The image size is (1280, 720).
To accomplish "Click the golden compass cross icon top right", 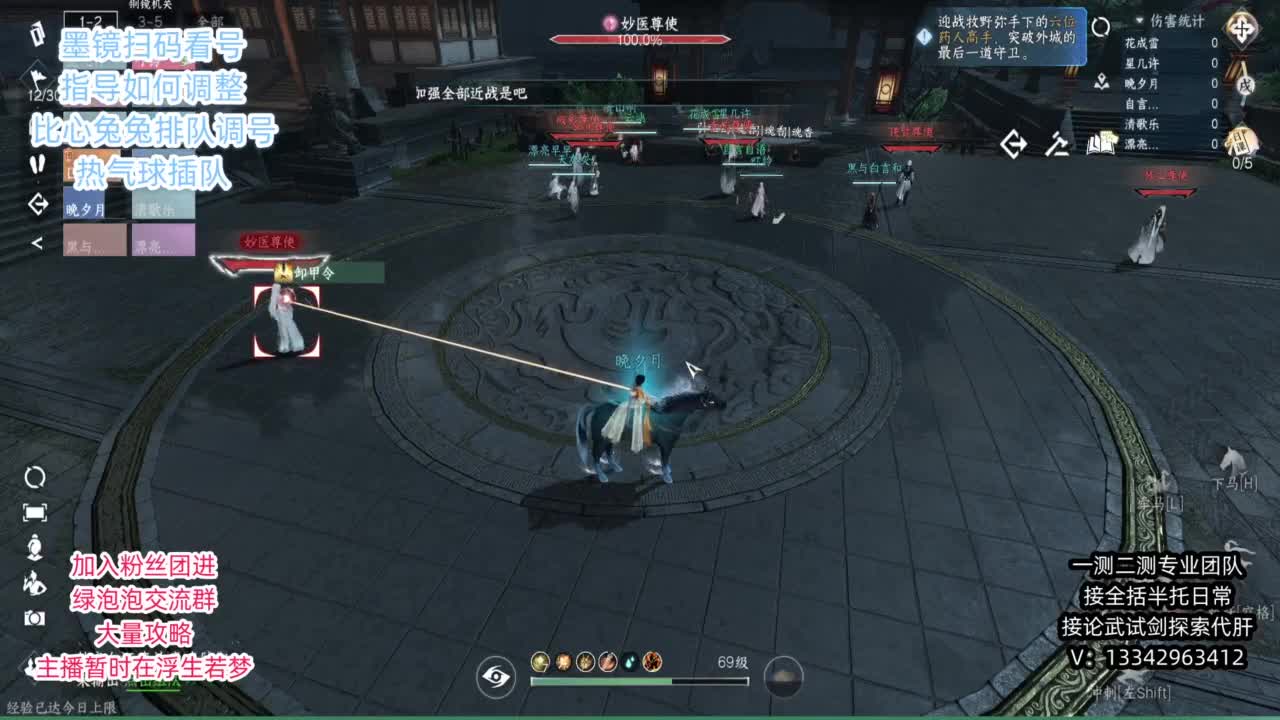I will point(1241,27).
